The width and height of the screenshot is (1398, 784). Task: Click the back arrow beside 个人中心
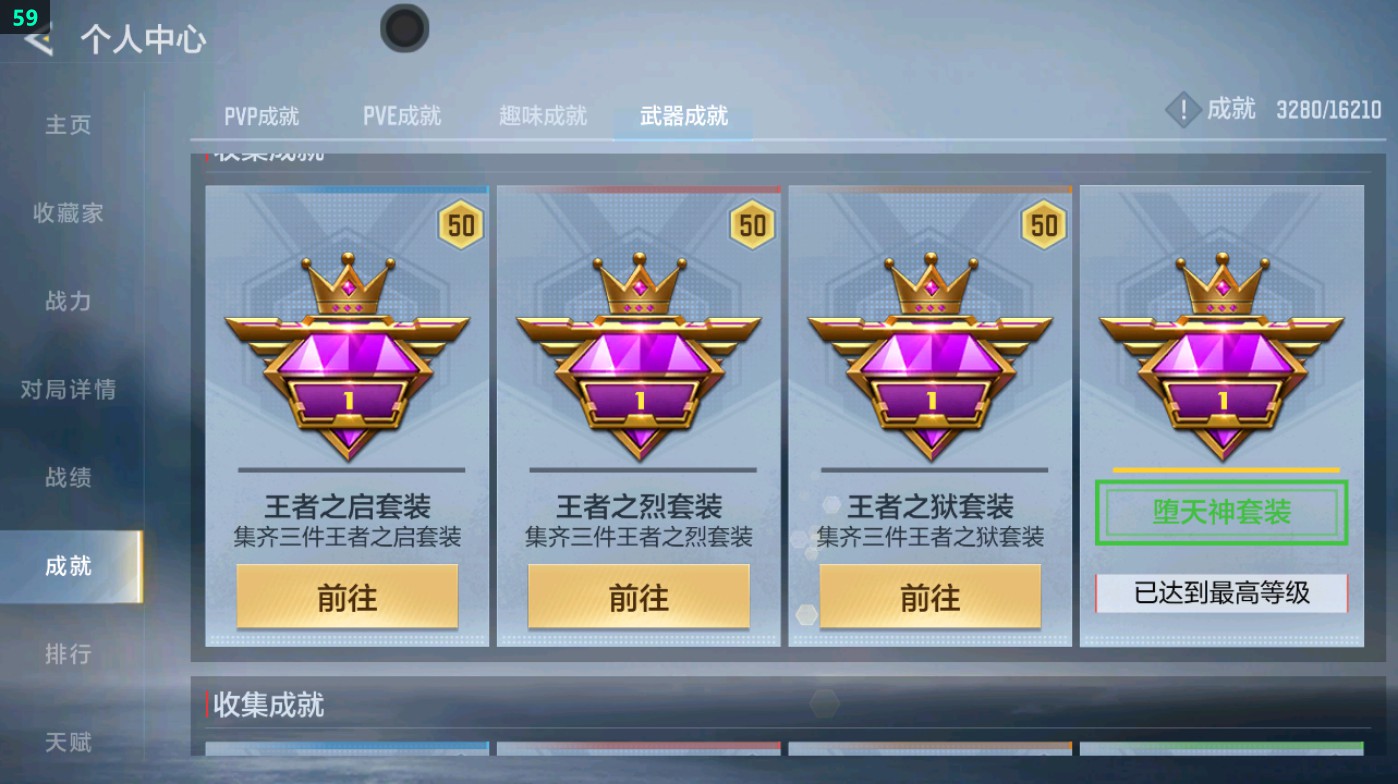[36, 42]
